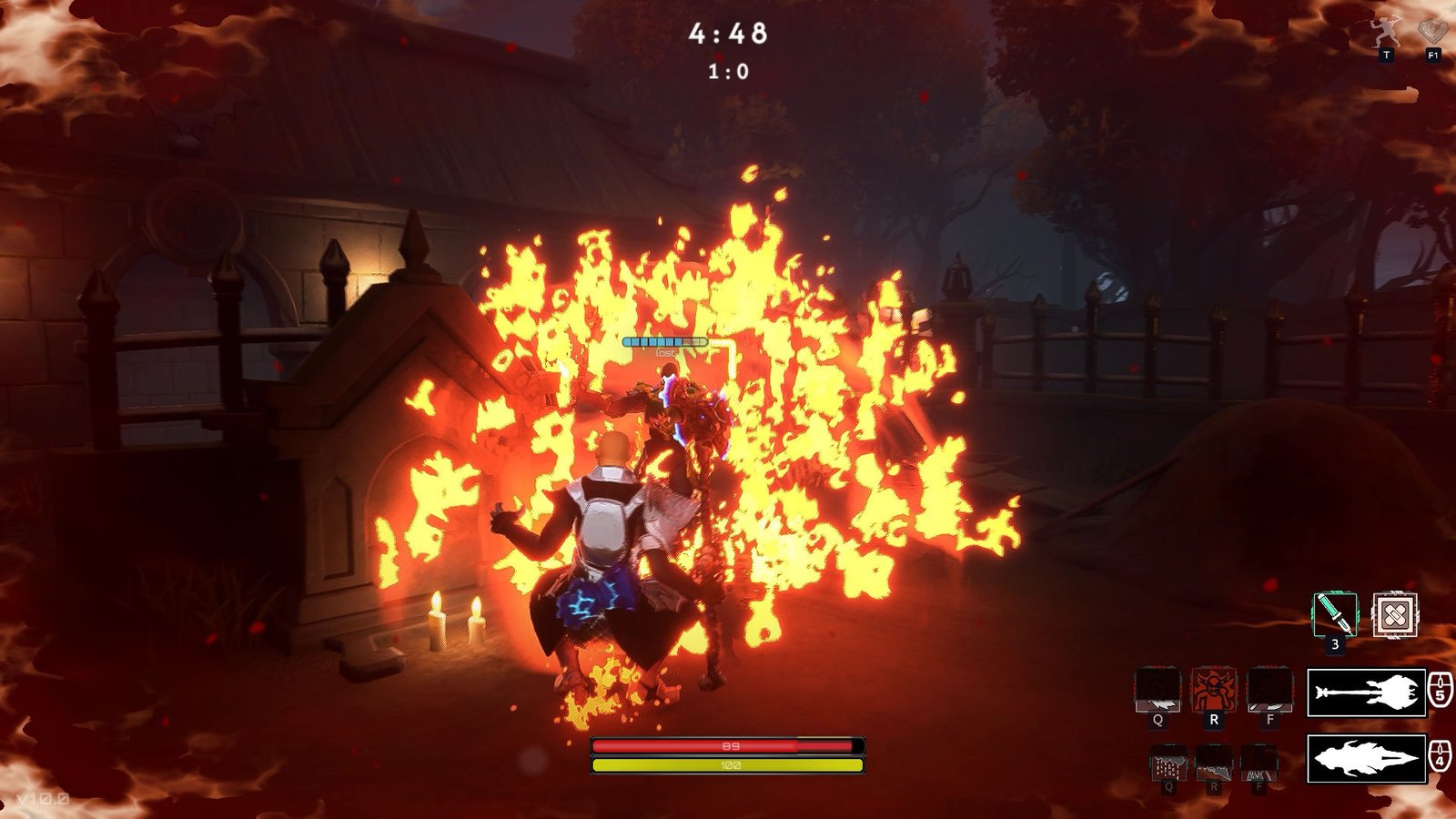Viewport: 1456px width, 819px height.
Task: Select the crossed bandage item slot
Action: point(1394,615)
